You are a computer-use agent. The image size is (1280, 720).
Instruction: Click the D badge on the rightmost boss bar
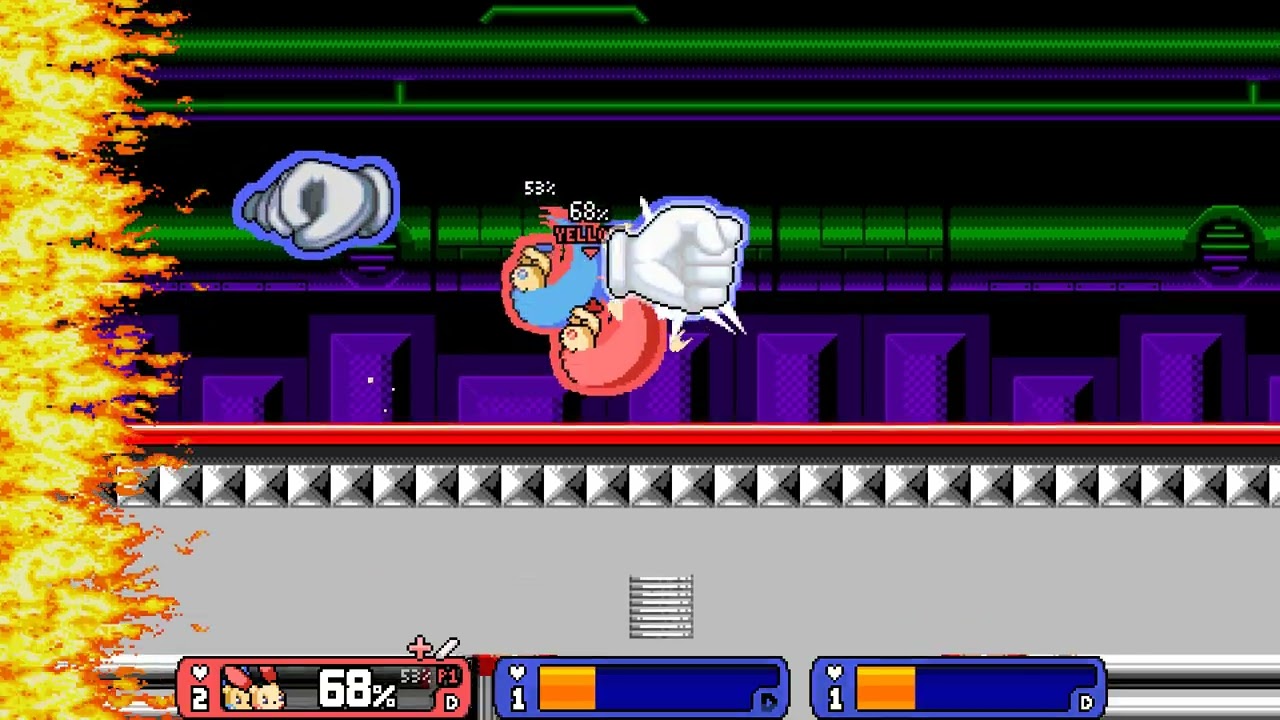pos(1086,702)
